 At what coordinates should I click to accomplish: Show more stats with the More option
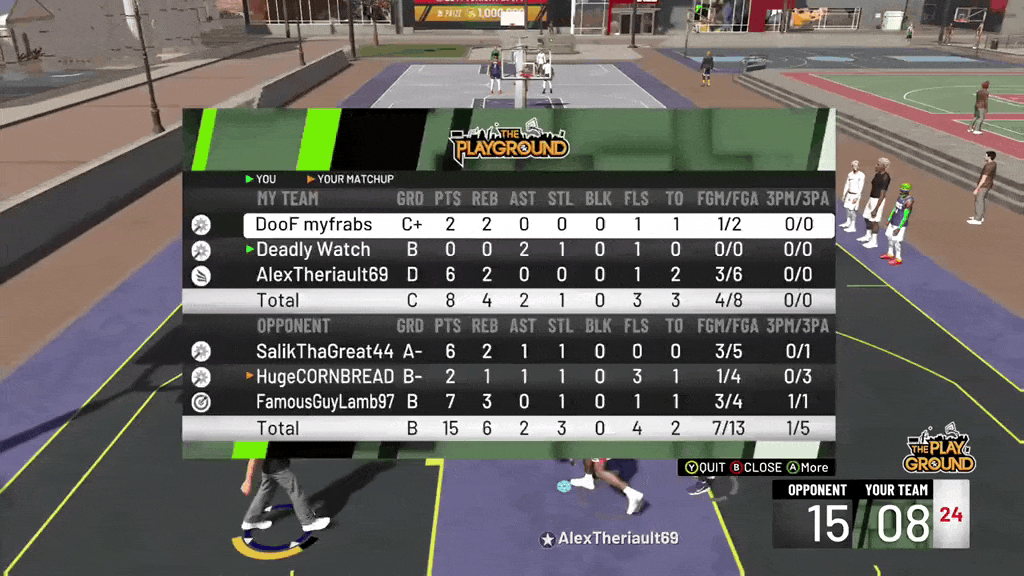(x=807, y=467)
